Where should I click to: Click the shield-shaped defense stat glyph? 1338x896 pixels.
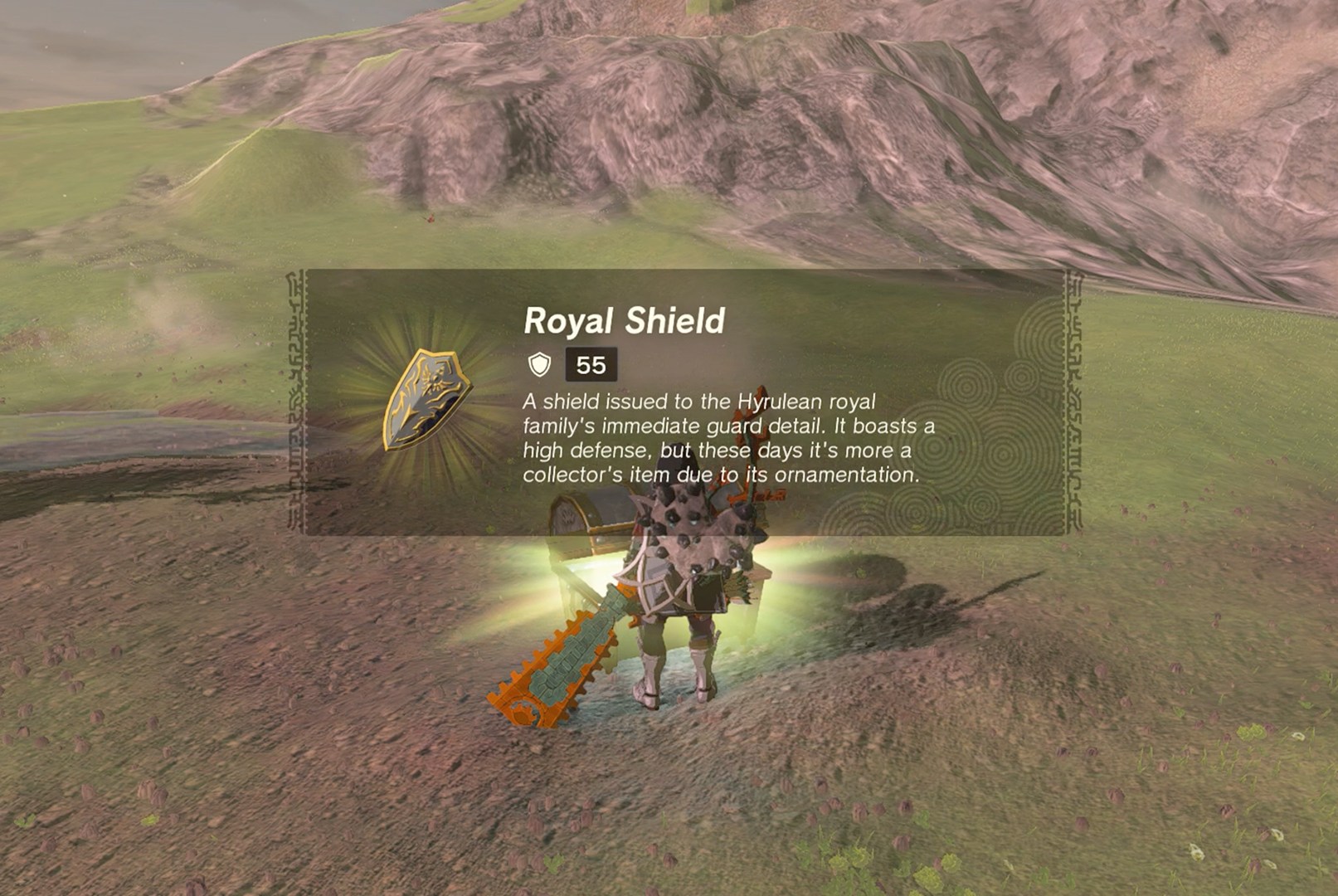[x=540, y=361]
